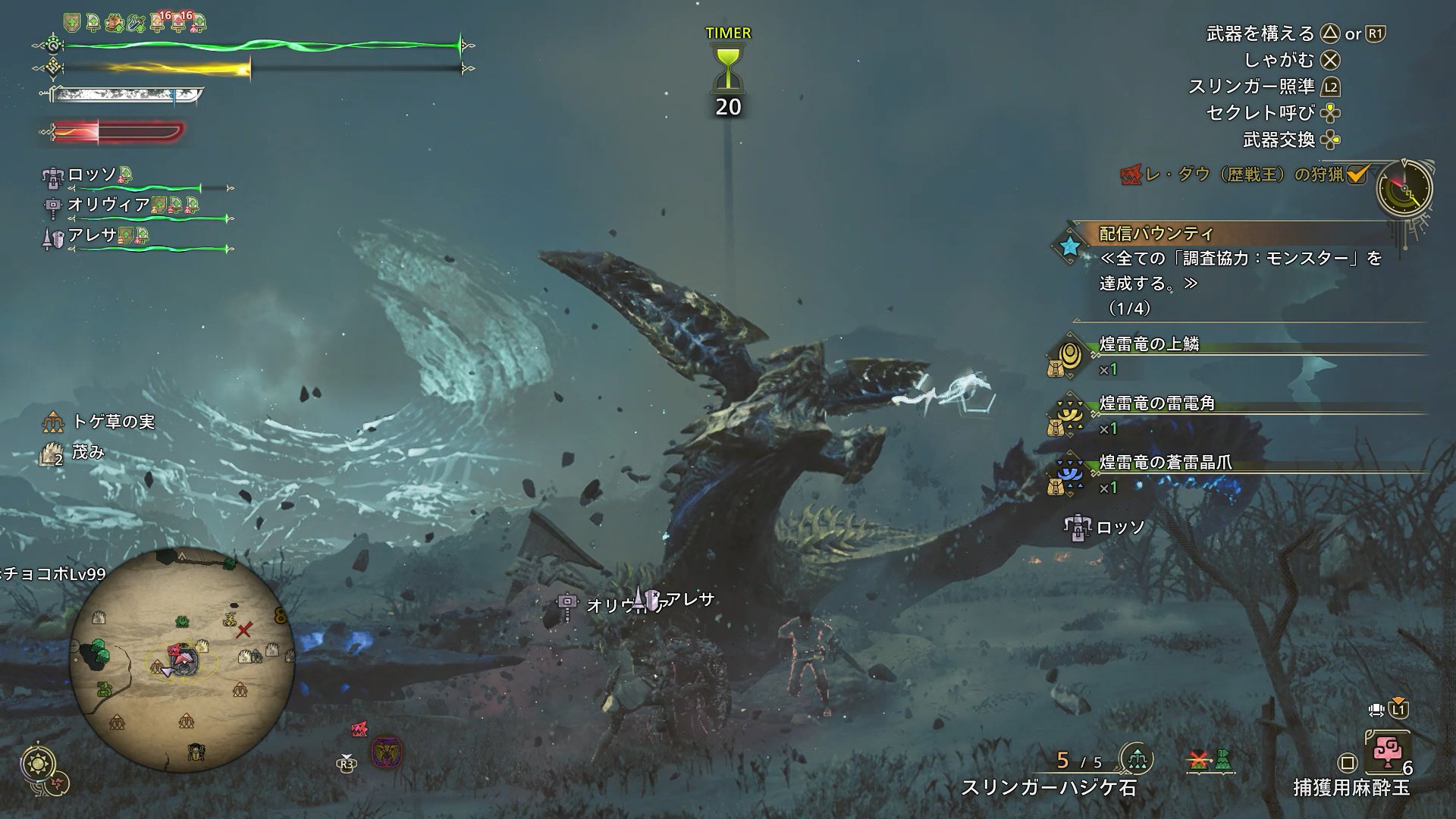Click the トゲ草の実 gathering entry

[113, 422]
